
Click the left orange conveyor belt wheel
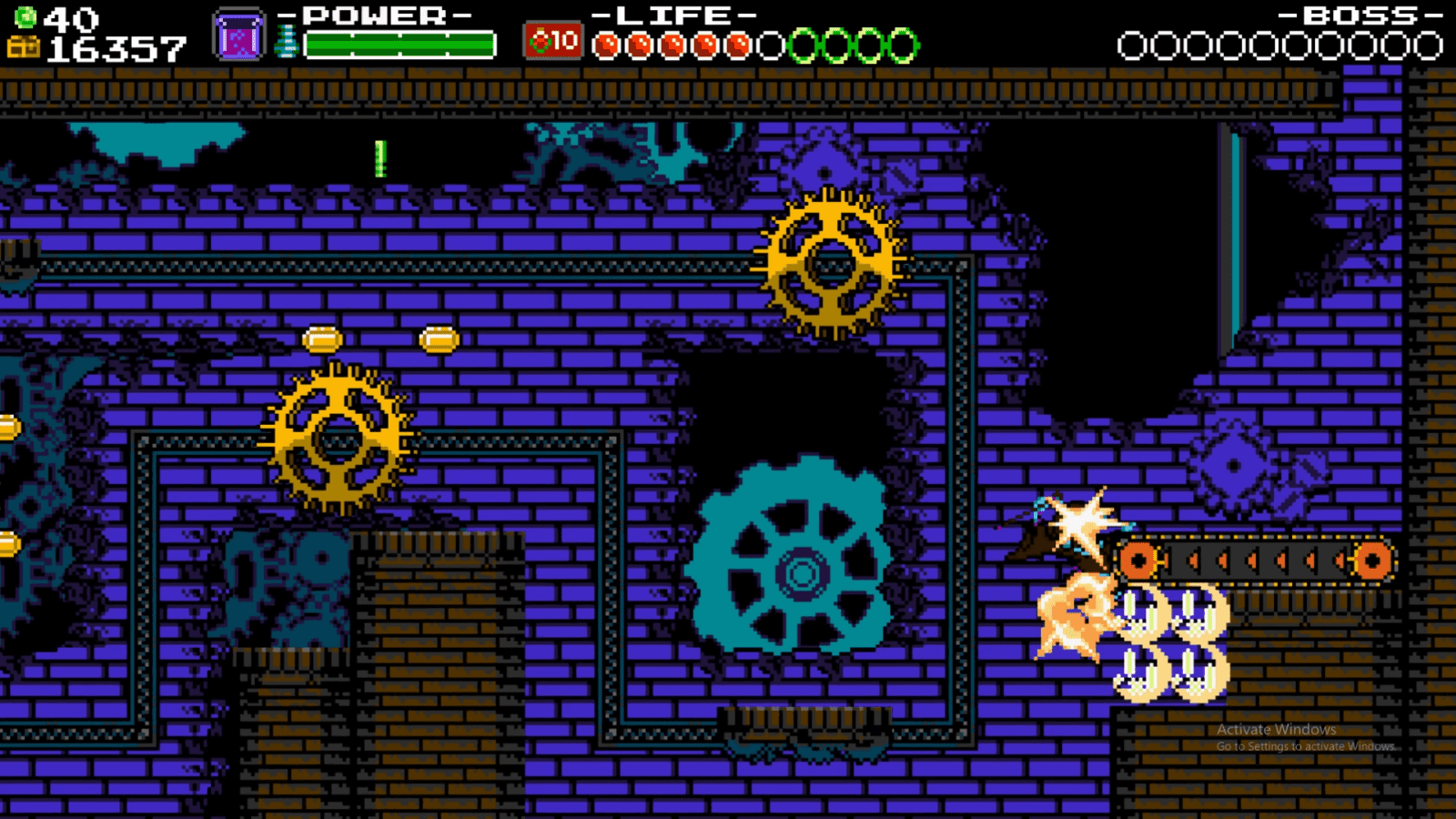tap(1138, 562)
